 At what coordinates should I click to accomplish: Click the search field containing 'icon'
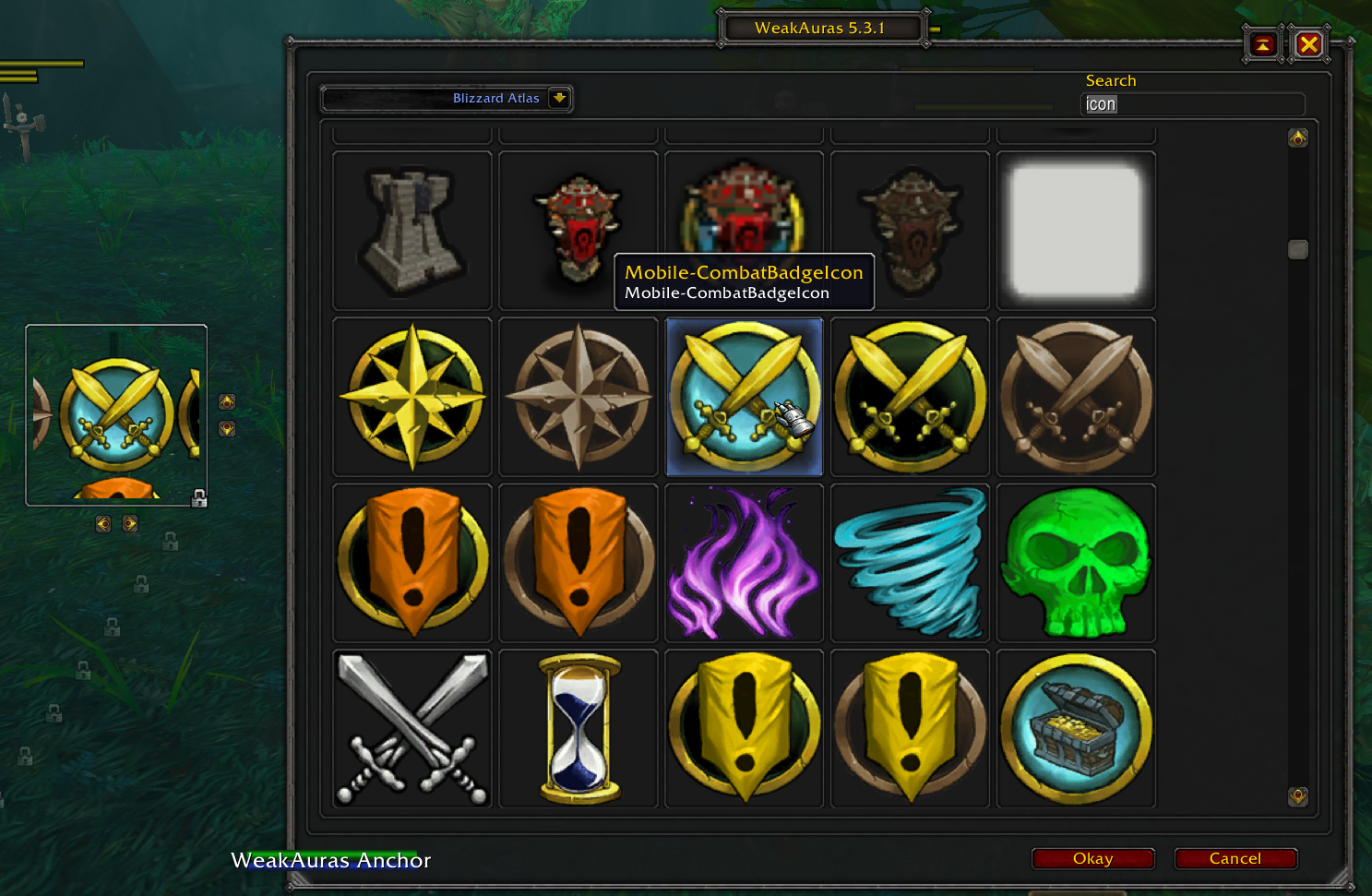tap(1192, 104)
